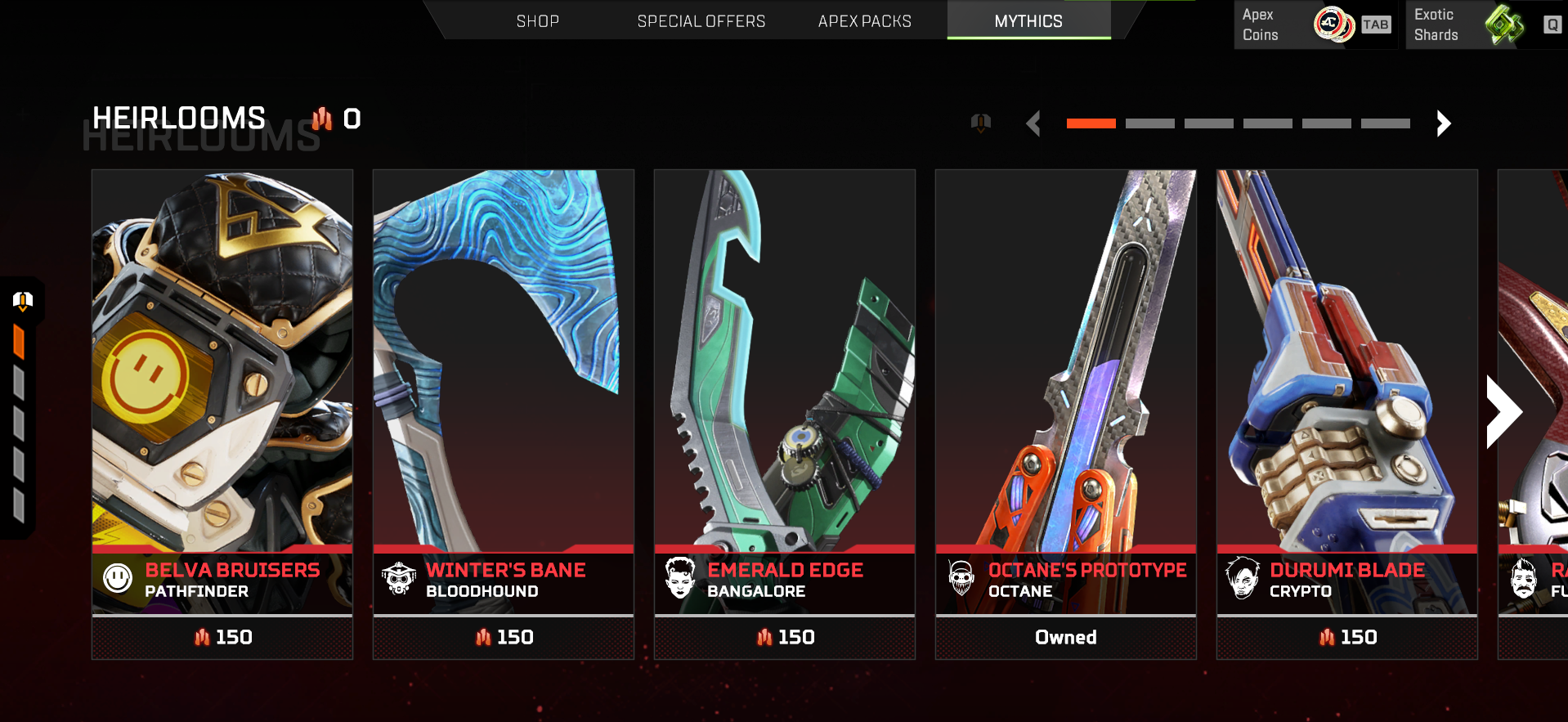Advance the carousel with the large right arrow

coord(1506,411)
